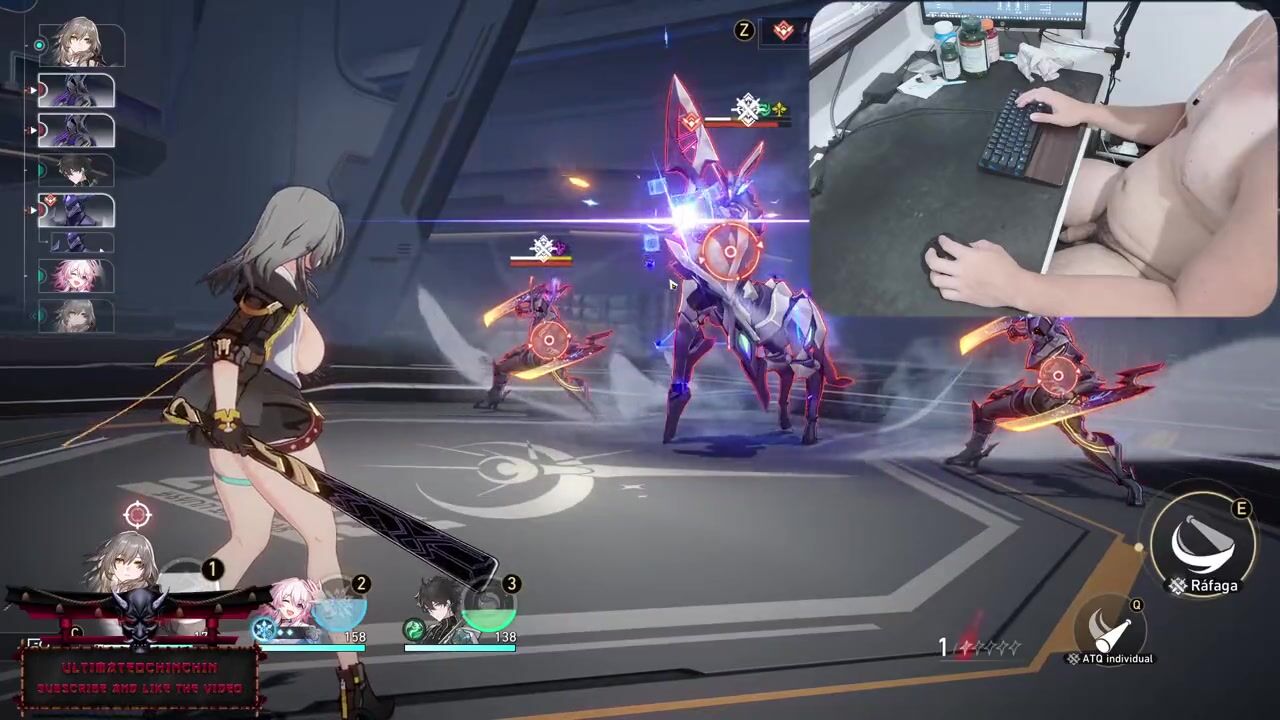Target the right blade-wielding enemy's reticle
Screen dimensions: 1280x720
(1057, 376)
